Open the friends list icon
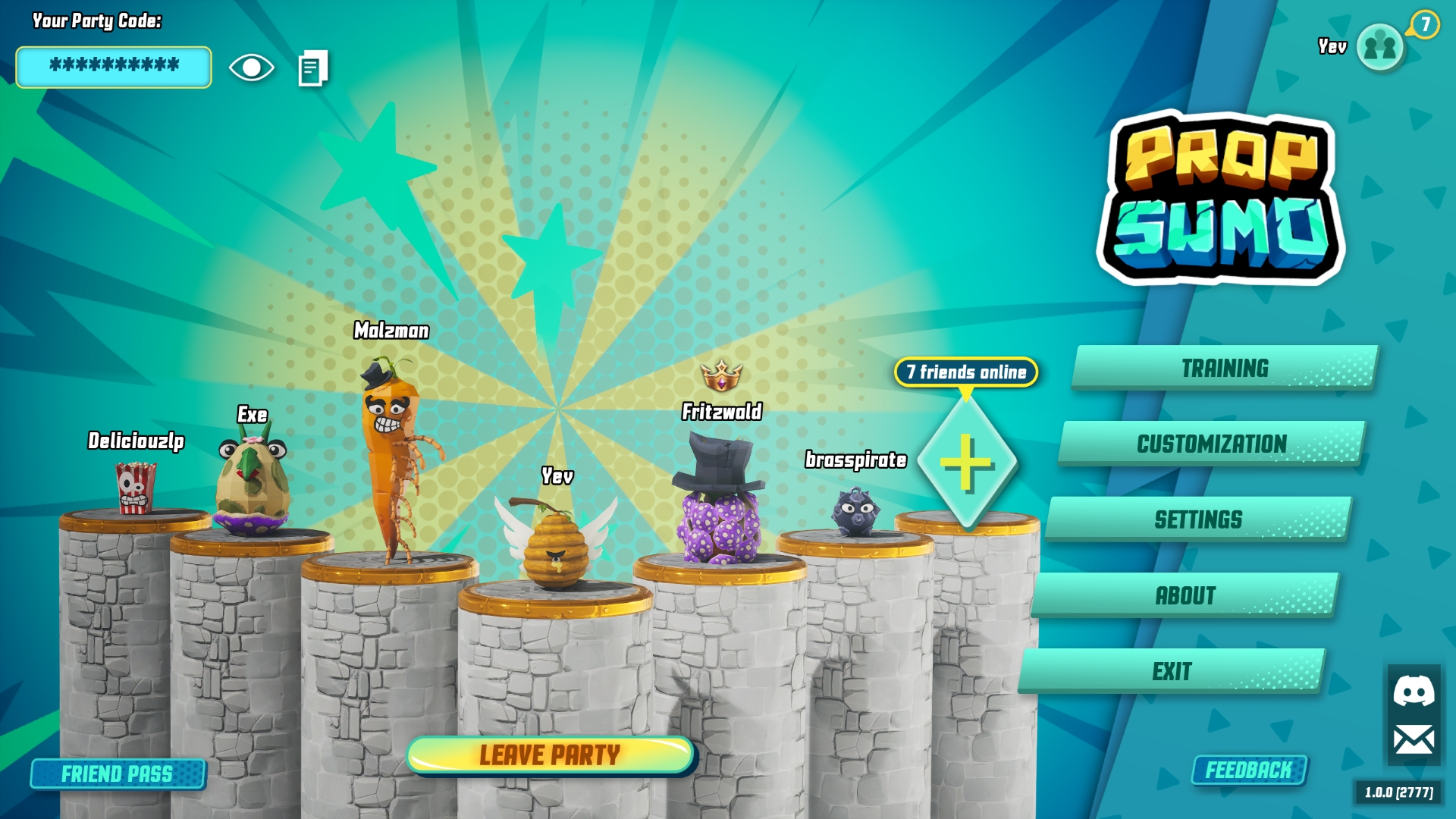The image size is (1456, 819). (1380, 47)
